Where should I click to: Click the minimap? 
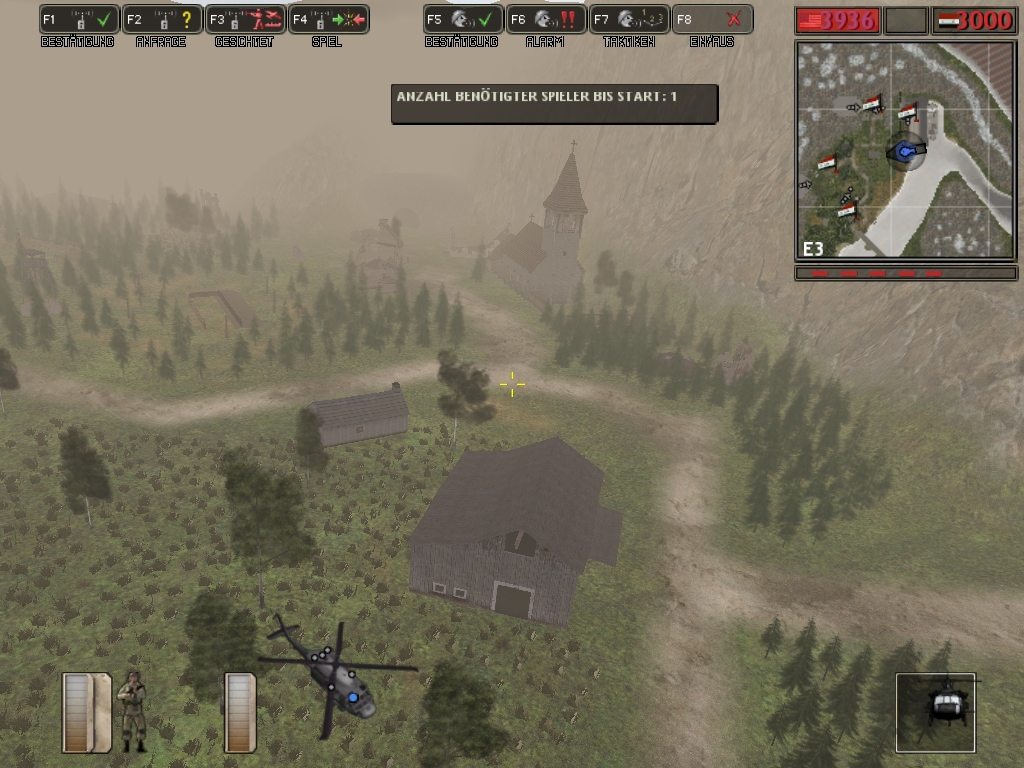(905, 150)
